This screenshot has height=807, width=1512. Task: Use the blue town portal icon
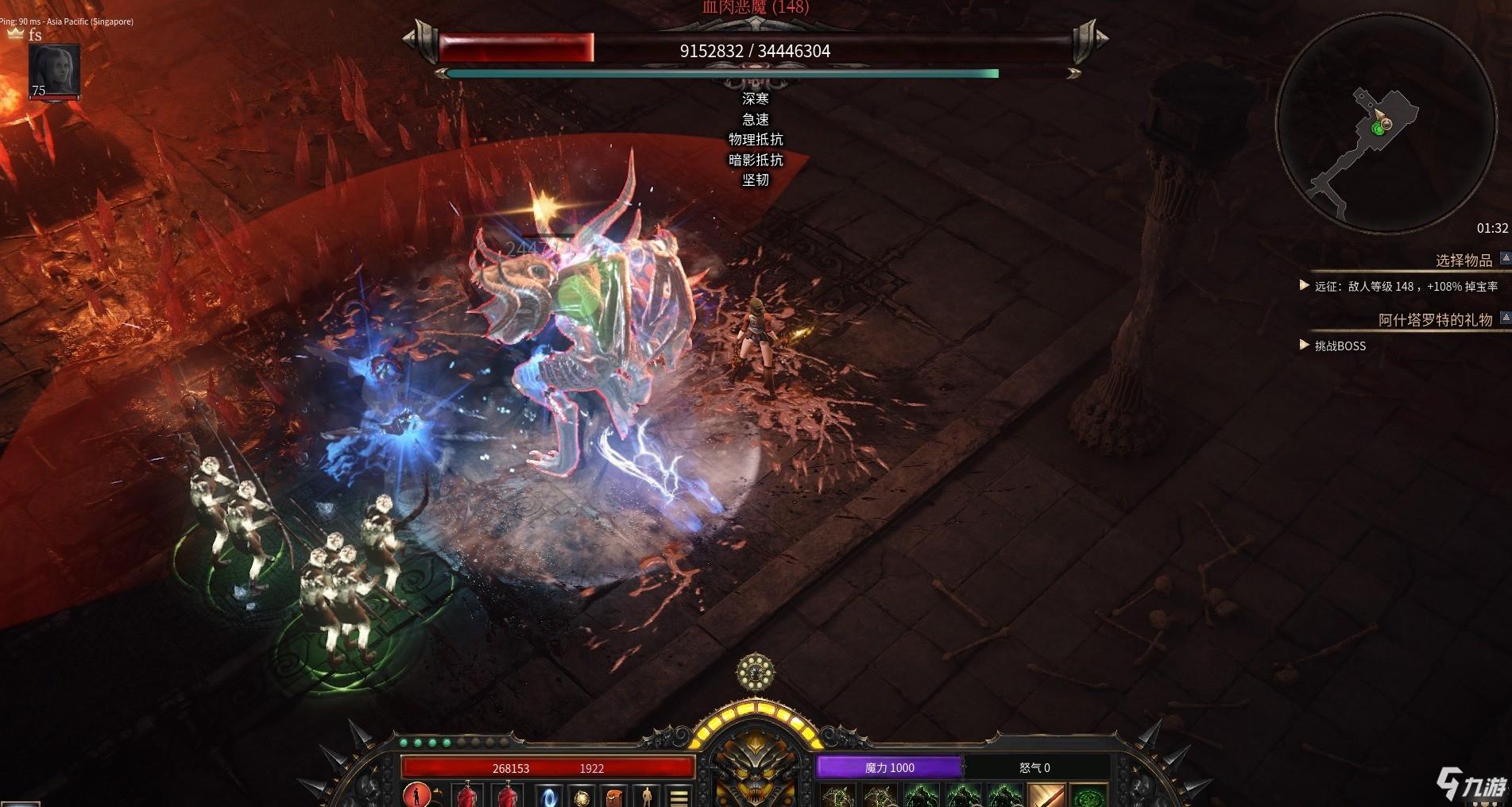(x=549, y=797)
